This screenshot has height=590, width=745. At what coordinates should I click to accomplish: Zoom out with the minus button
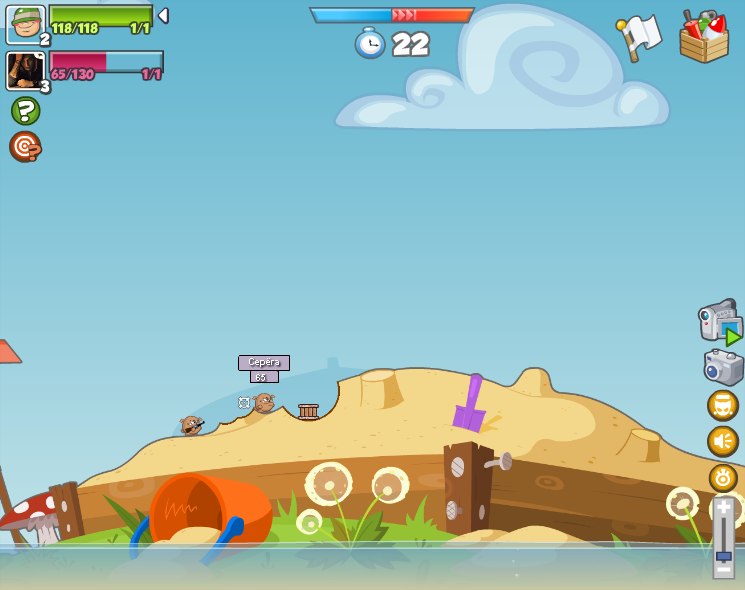click(723, 571)
